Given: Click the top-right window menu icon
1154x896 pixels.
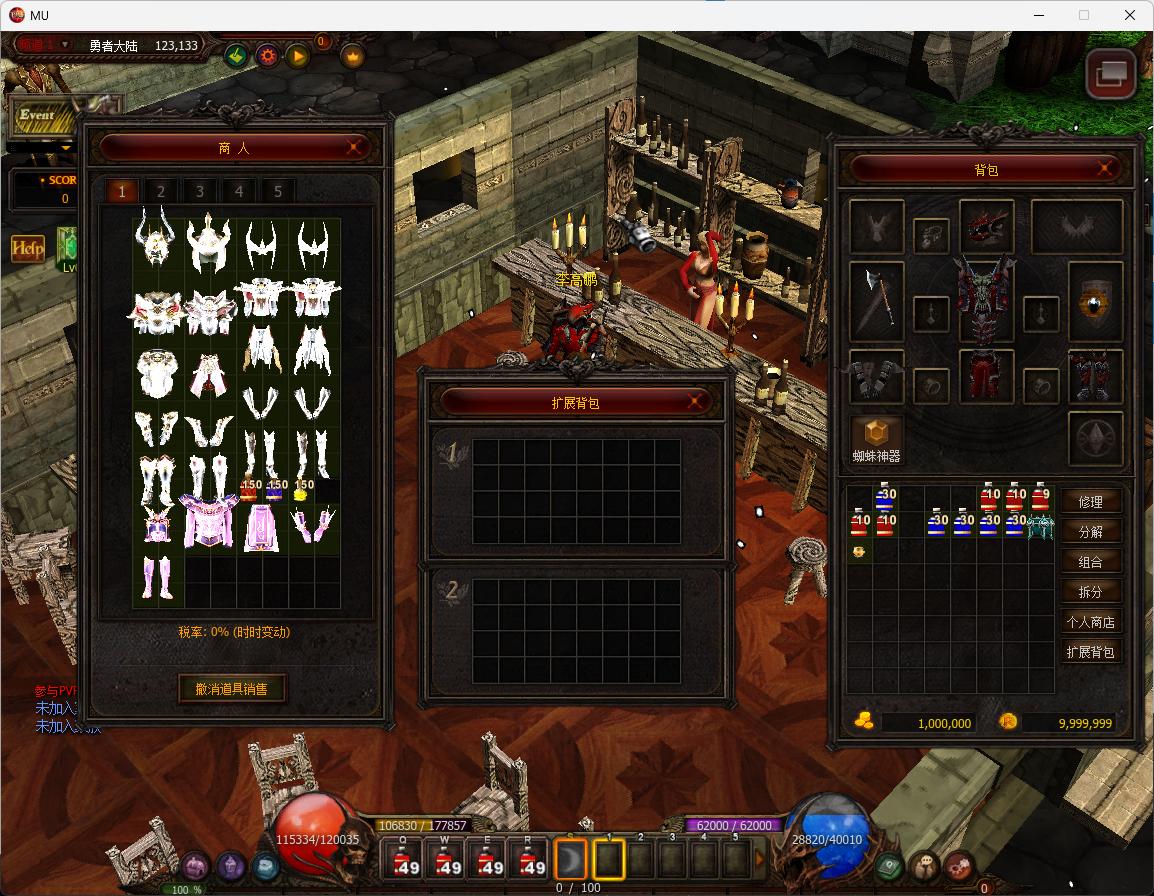Looking at the screenshot, I should click(x=1111, y=74).
